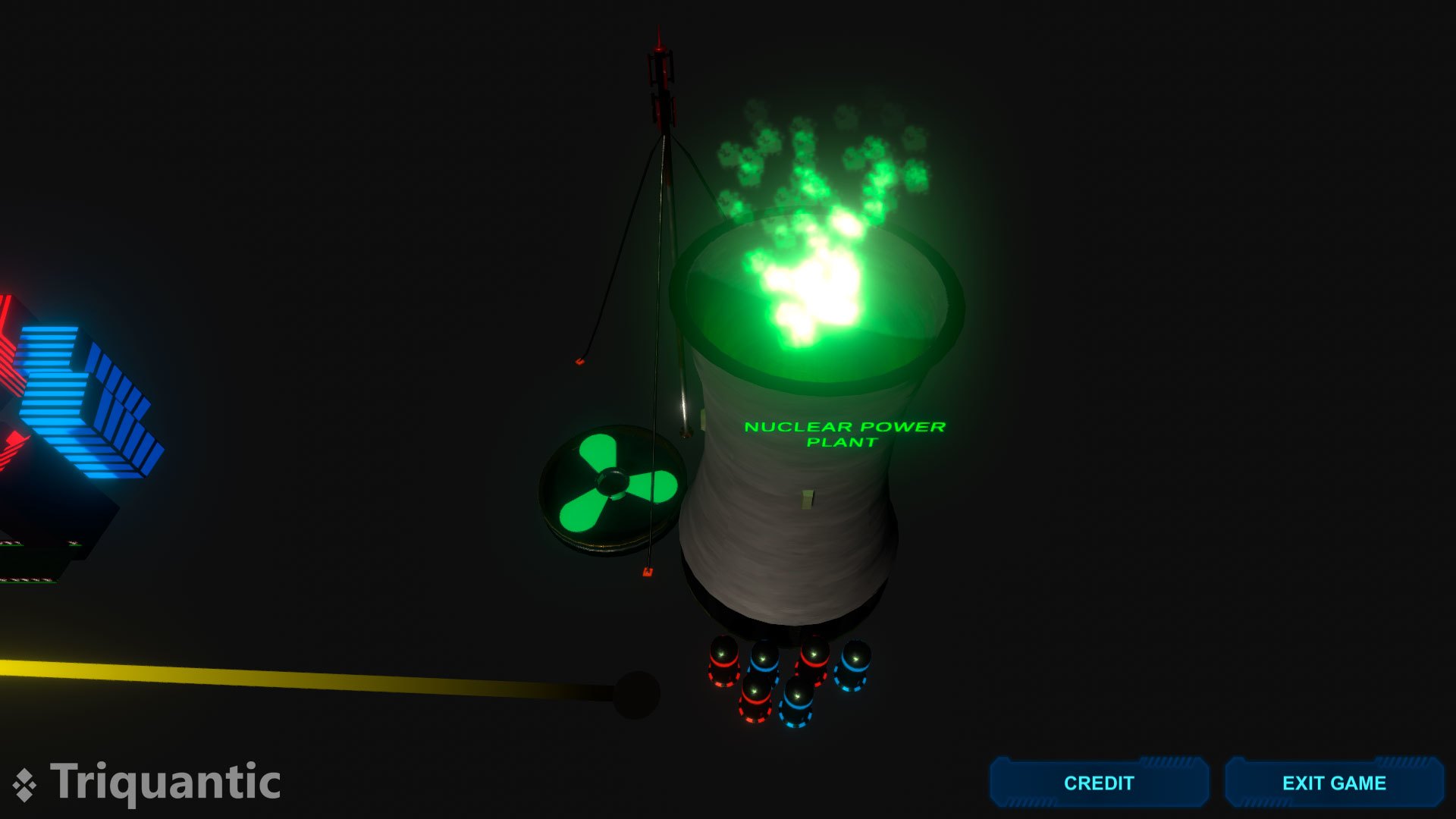Toggle the front red-ringed mine
The image size is (1456, 819).
pos(755,694)
